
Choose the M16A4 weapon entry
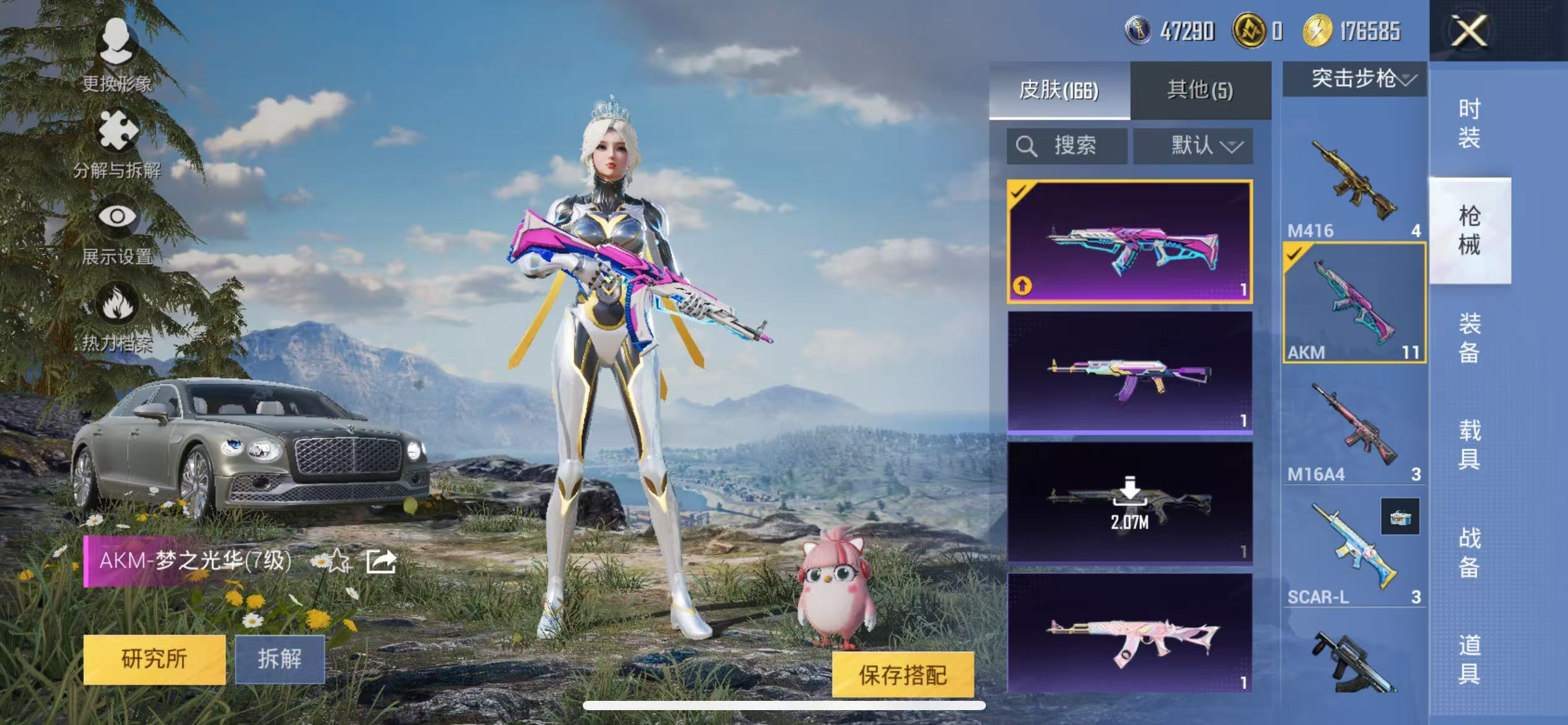(1354, 428)
